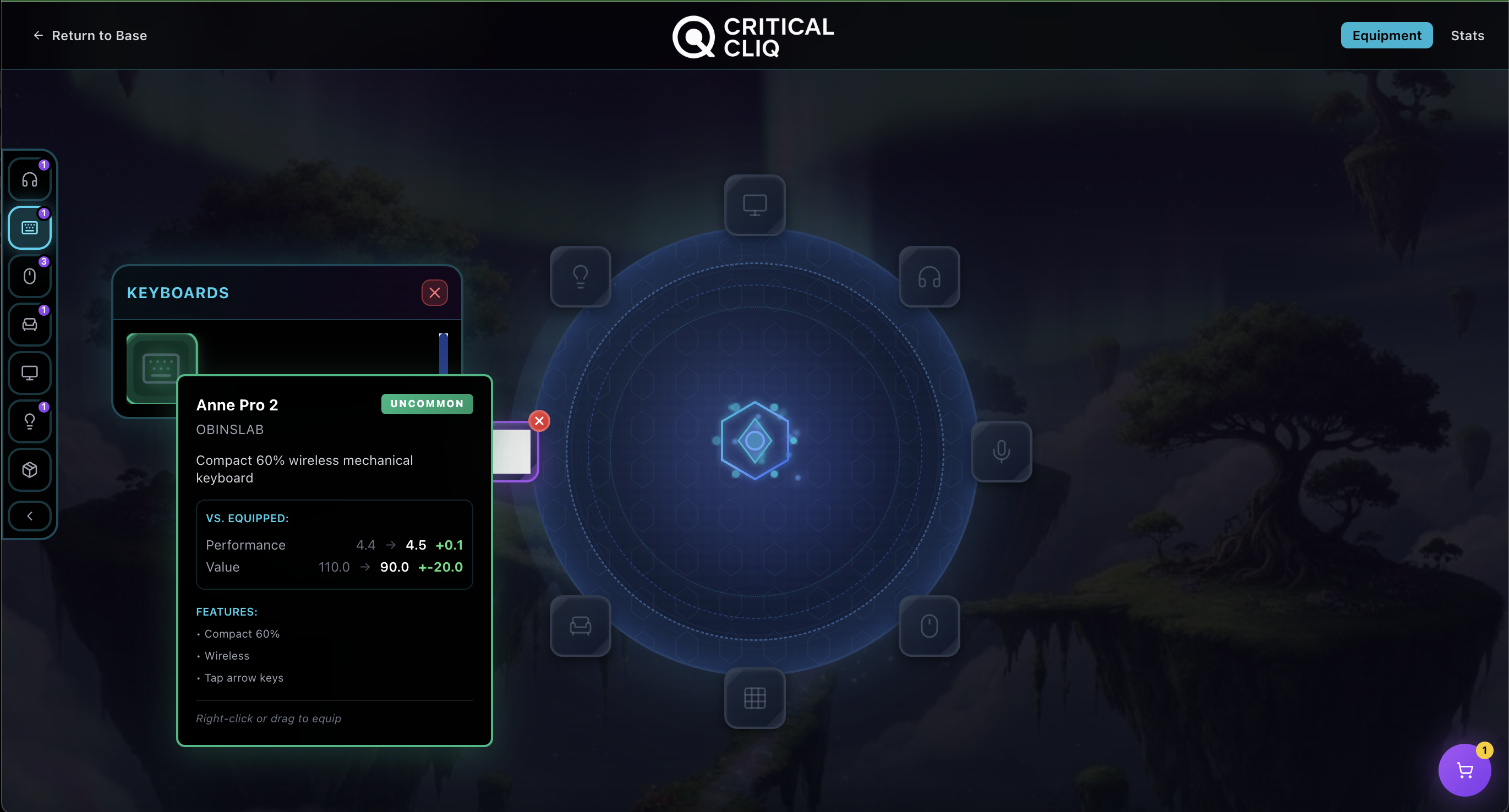Collapse the sidebar with the chevron arrow

(x=29, y=516)
